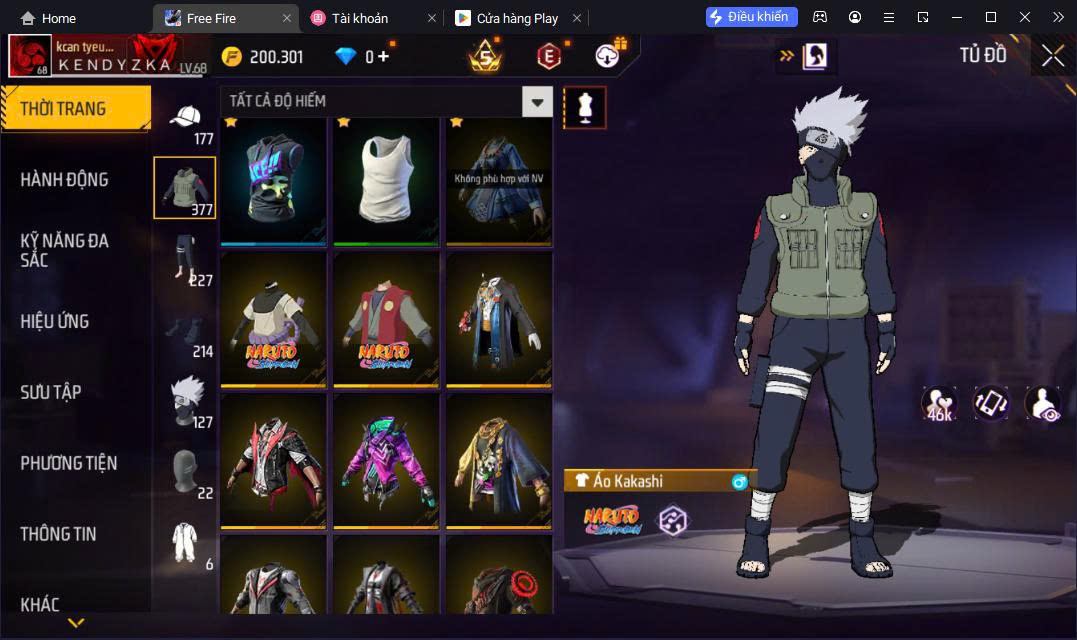This screenshot has height=640, width=1077.
Task: Select the Kỹ Năng Đa Sắc section
Action: point(64,250)
